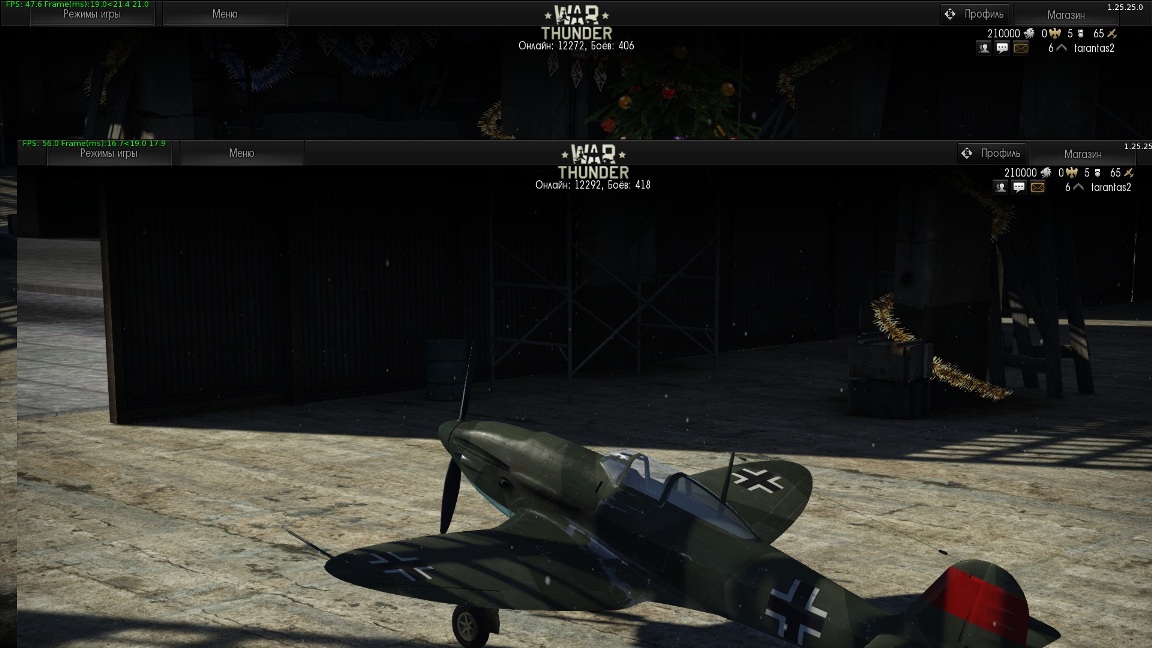This screenshot has height=648, width=1152.
Task: Click the chat bubble icon in lower bar
Action: 1019,187
